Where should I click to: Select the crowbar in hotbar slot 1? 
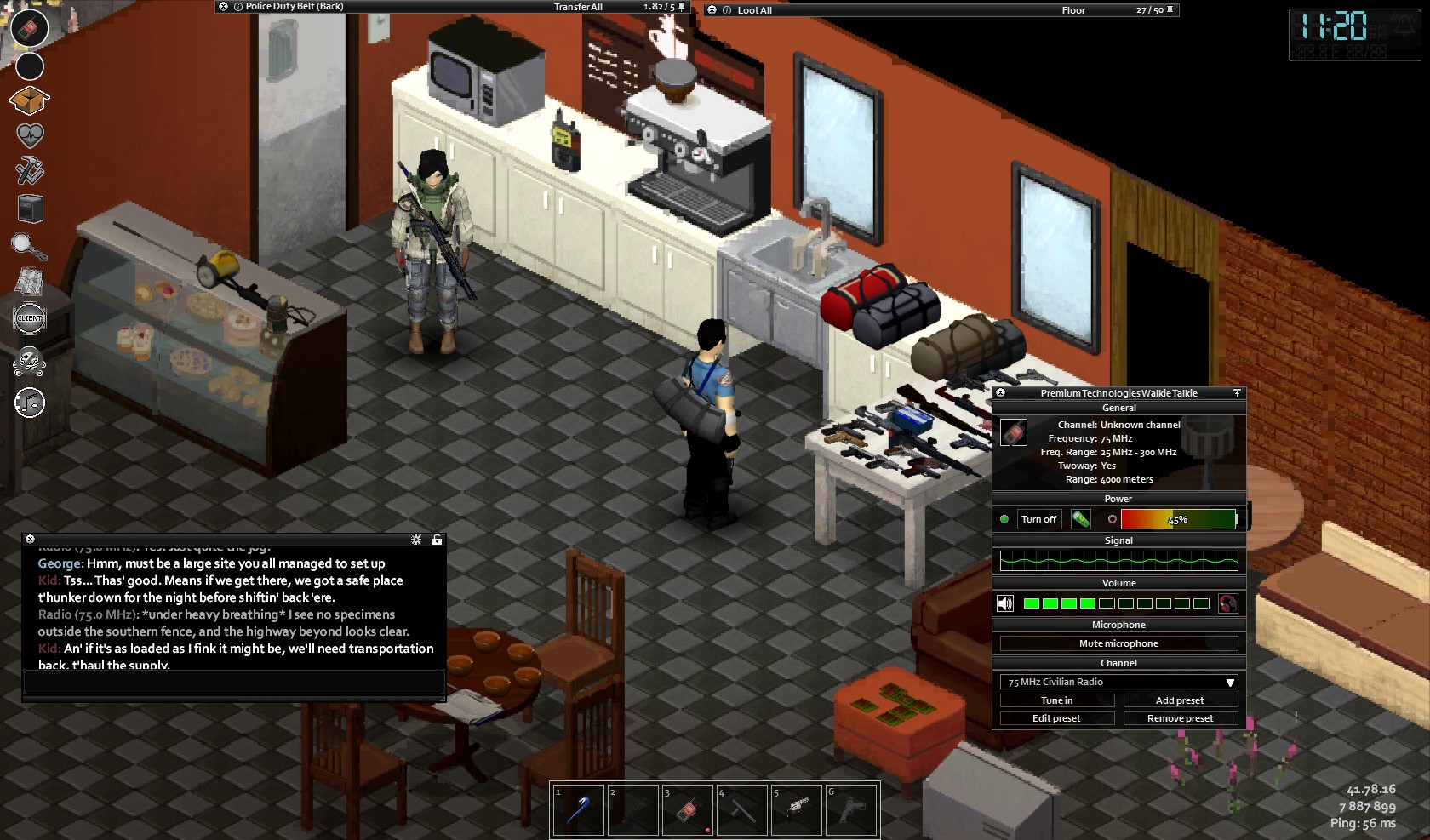[x=579, y=809]
